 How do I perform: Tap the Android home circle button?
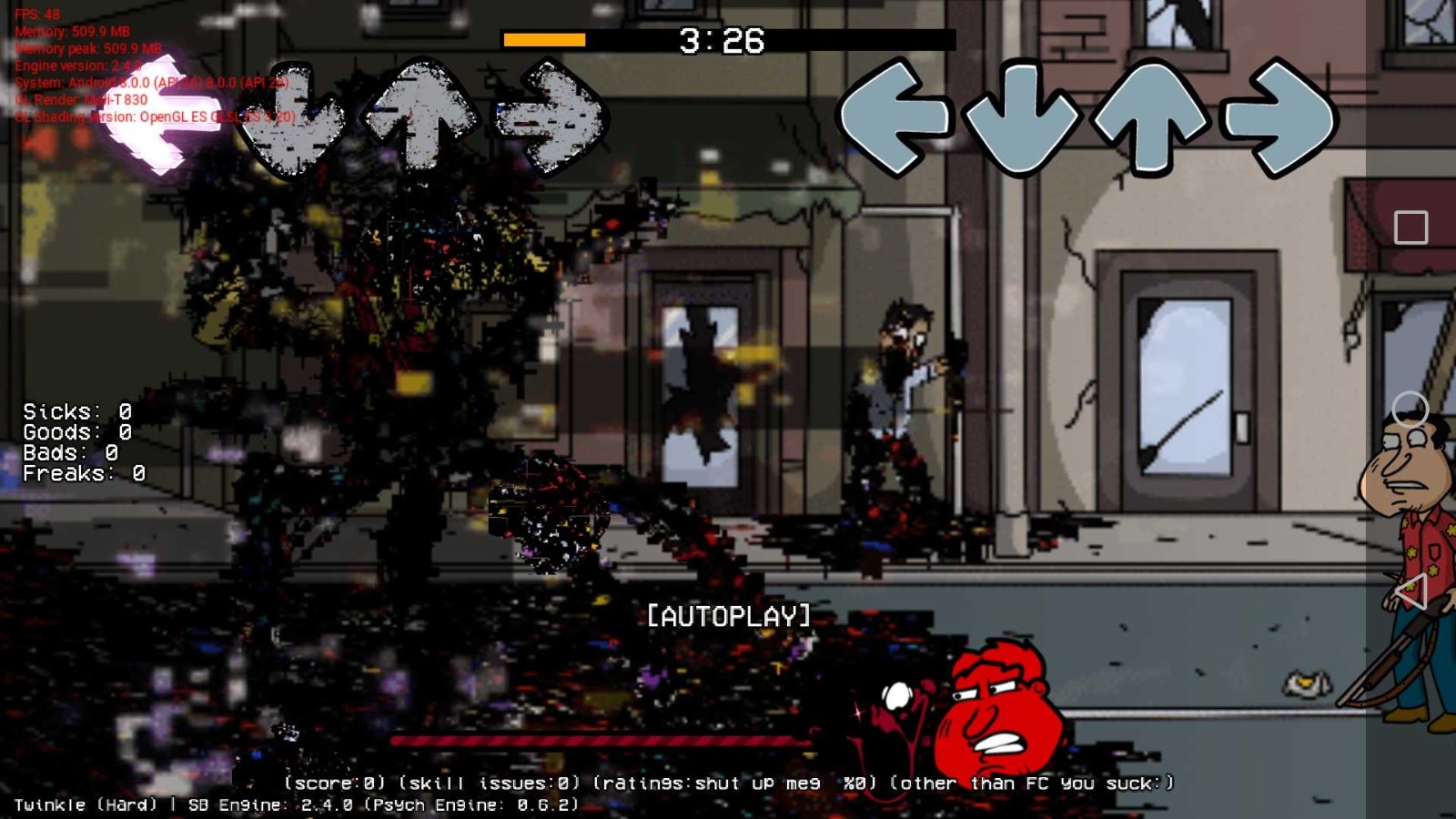(x=1410, y=409)
